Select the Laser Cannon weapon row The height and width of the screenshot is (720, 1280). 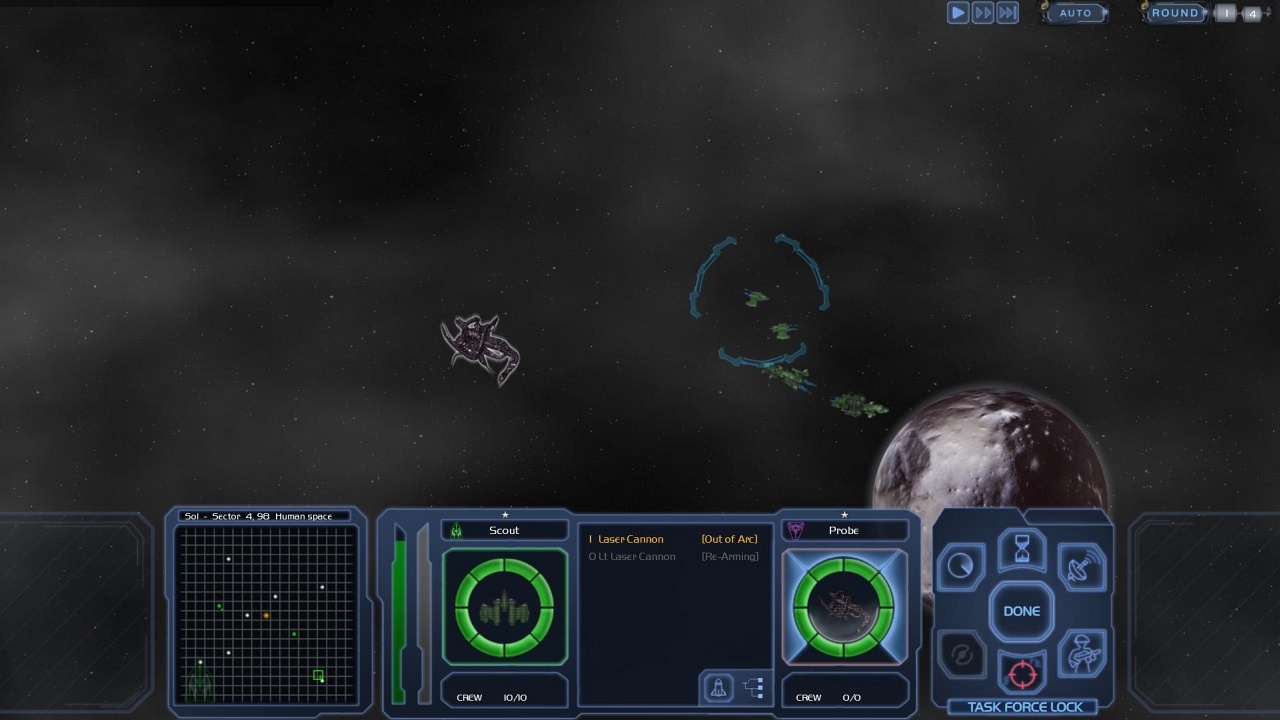coord(630,539)
